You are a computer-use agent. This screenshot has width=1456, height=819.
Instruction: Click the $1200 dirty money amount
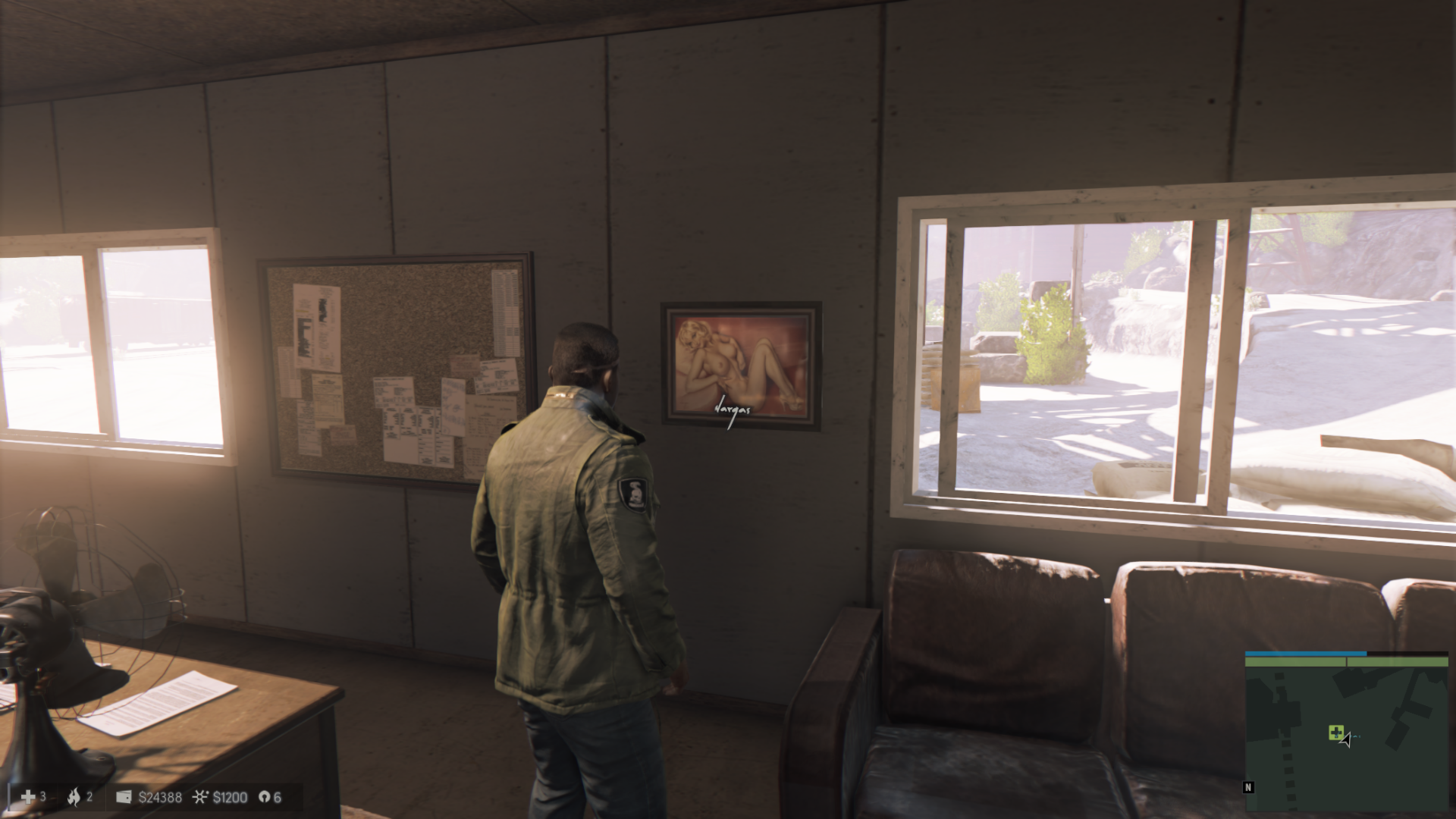pos(230,797)
